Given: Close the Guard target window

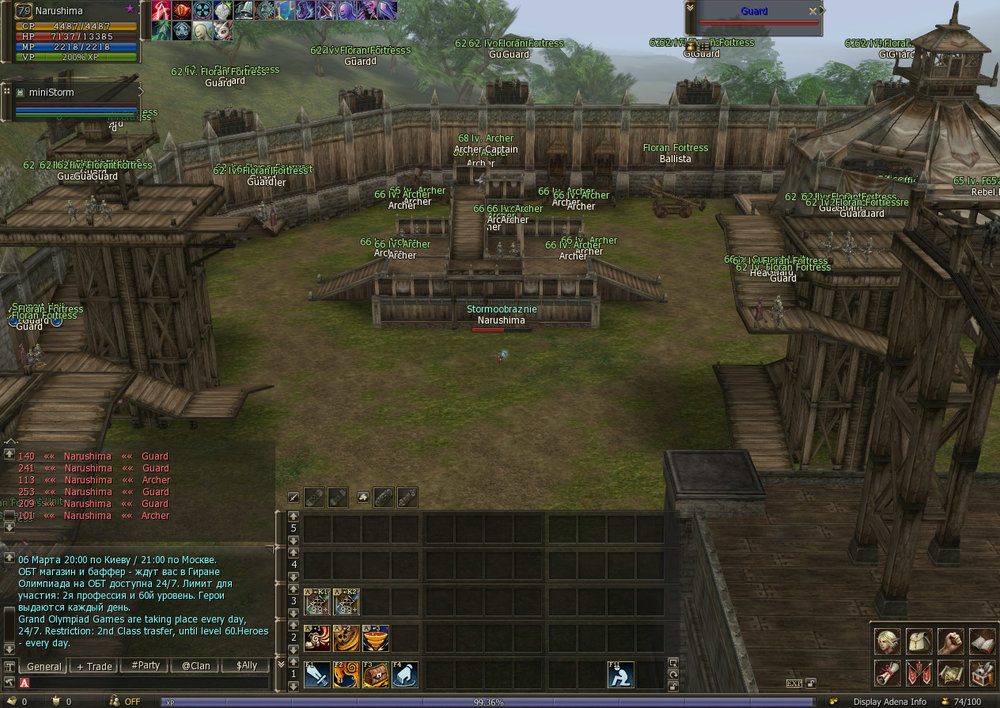Looking at the screenshot, I should click(813, 11).
